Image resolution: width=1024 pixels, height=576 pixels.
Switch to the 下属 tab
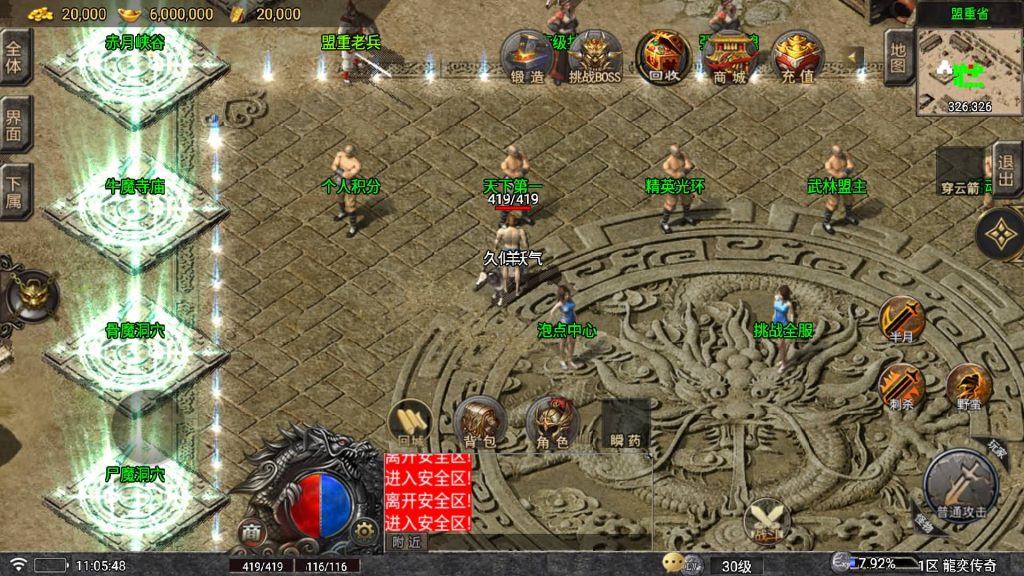point(14,190)
